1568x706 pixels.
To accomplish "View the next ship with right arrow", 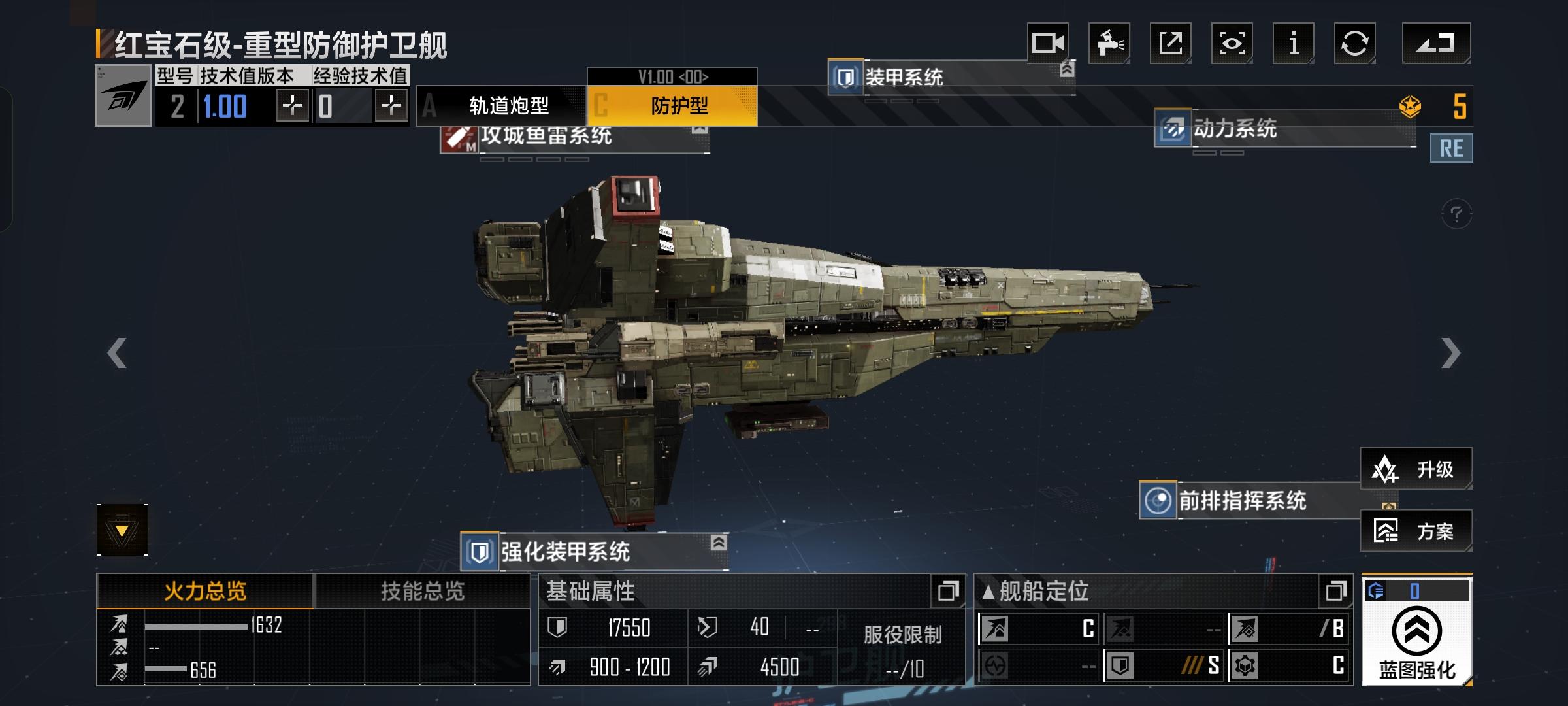I will (1450, 353).
